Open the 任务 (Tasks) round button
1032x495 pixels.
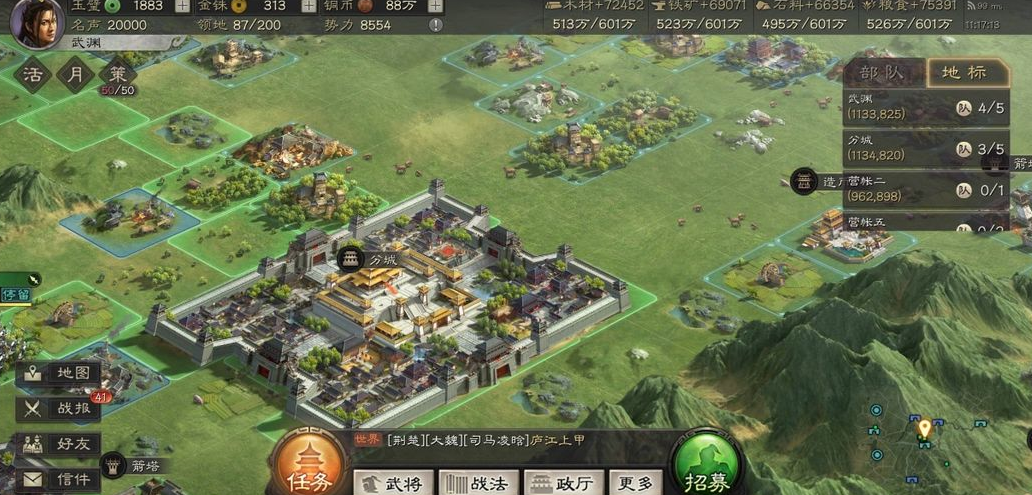pyautogui.click(x=306, y=467)
